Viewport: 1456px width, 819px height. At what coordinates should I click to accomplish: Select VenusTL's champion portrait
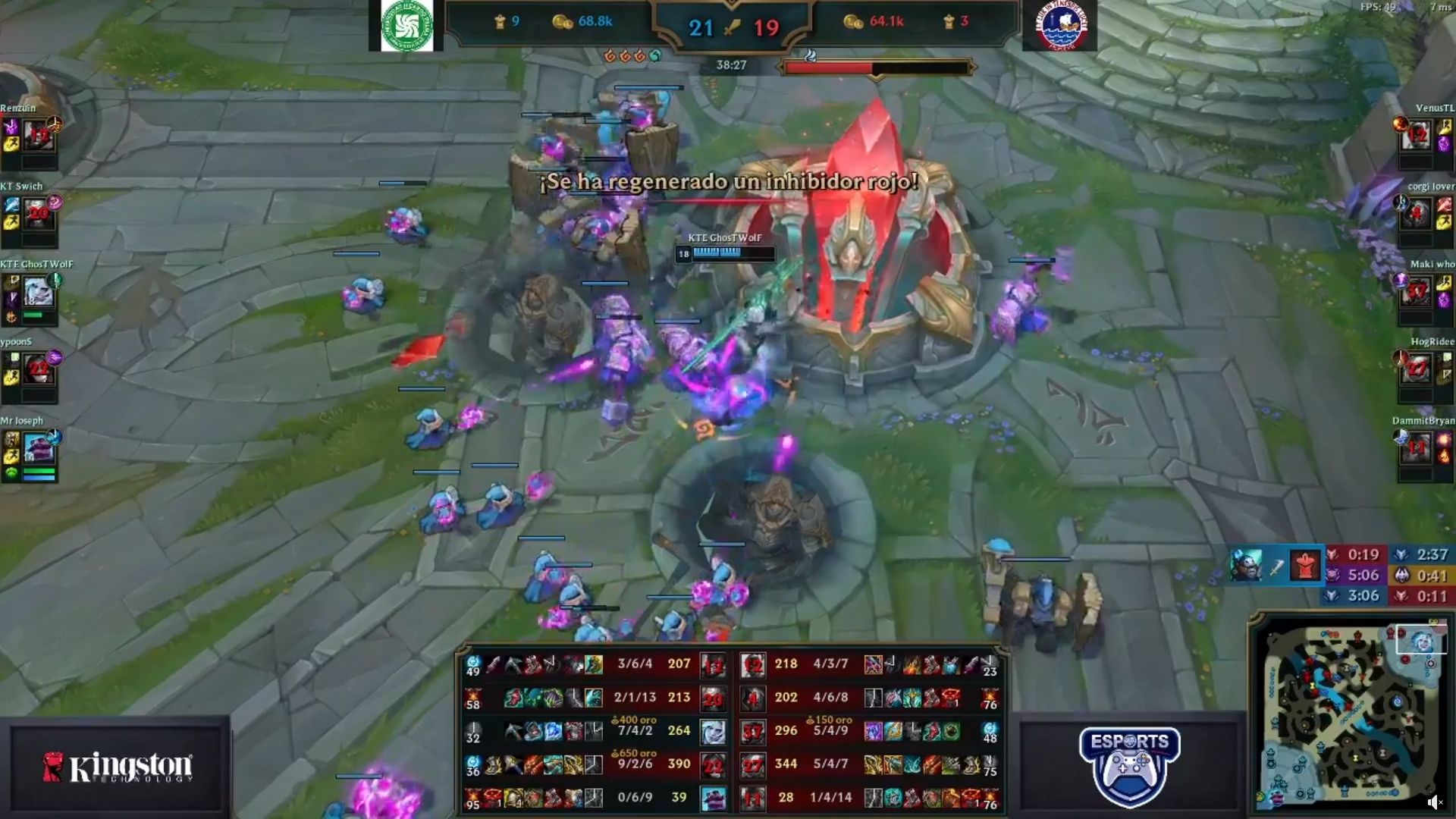[x=1416, y=136]
